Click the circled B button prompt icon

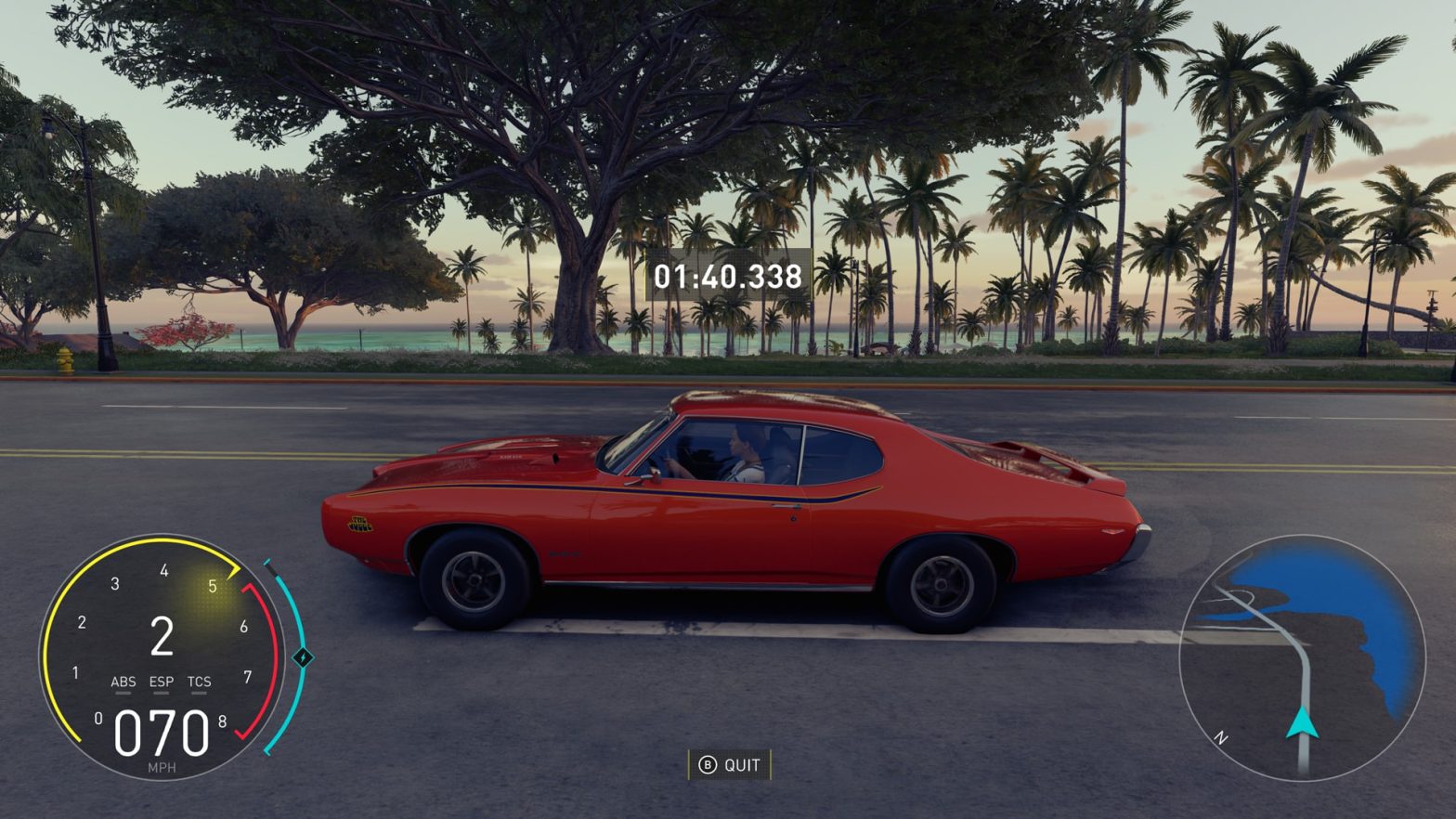[x=708, y=765]
